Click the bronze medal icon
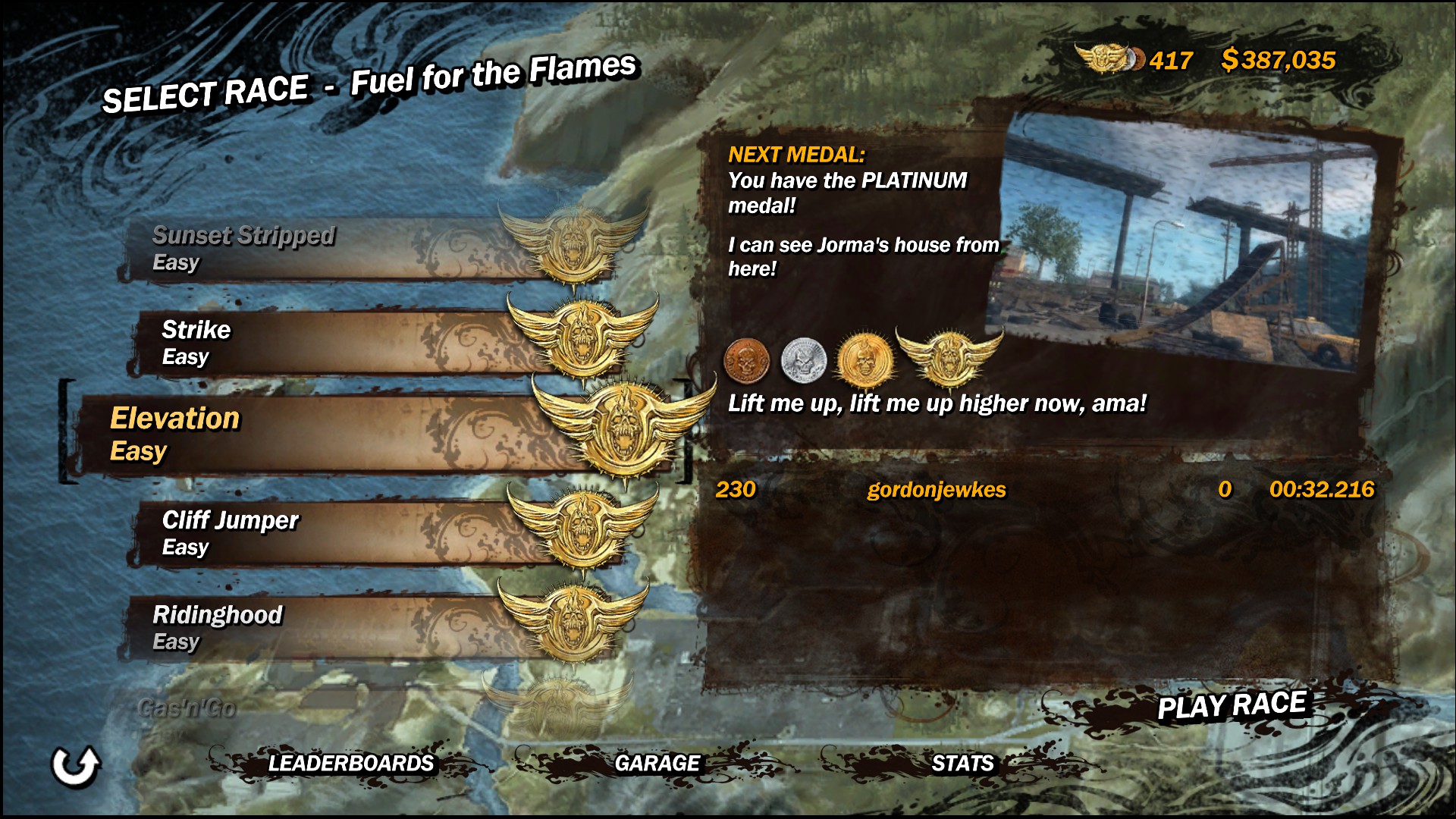The width and height of the screenshot is (1456, 819). point(746,359)
